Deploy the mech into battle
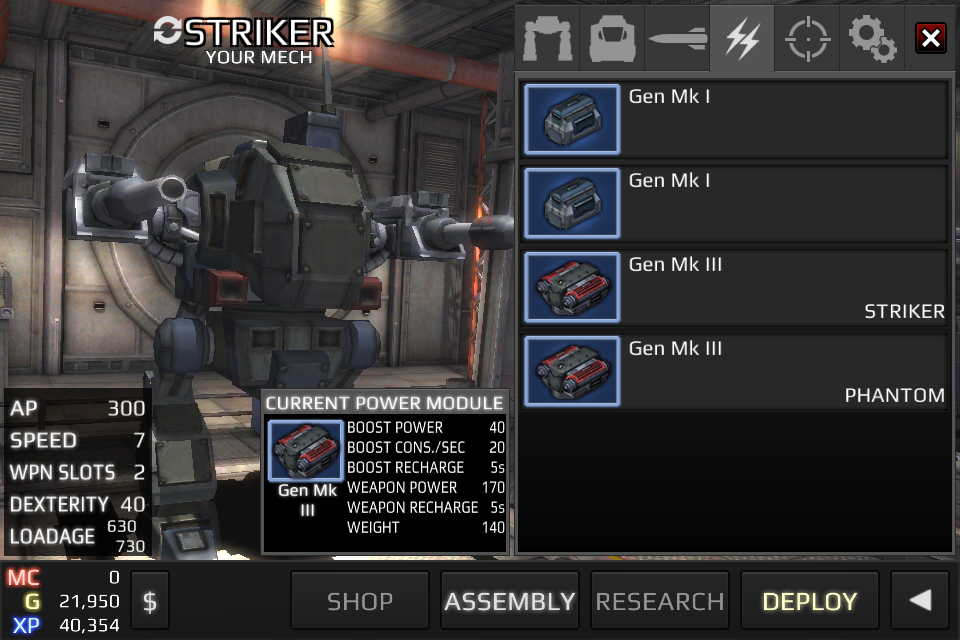Image resolution: width=960 pixels, height=640 pixels. click(x=810, y=601)
